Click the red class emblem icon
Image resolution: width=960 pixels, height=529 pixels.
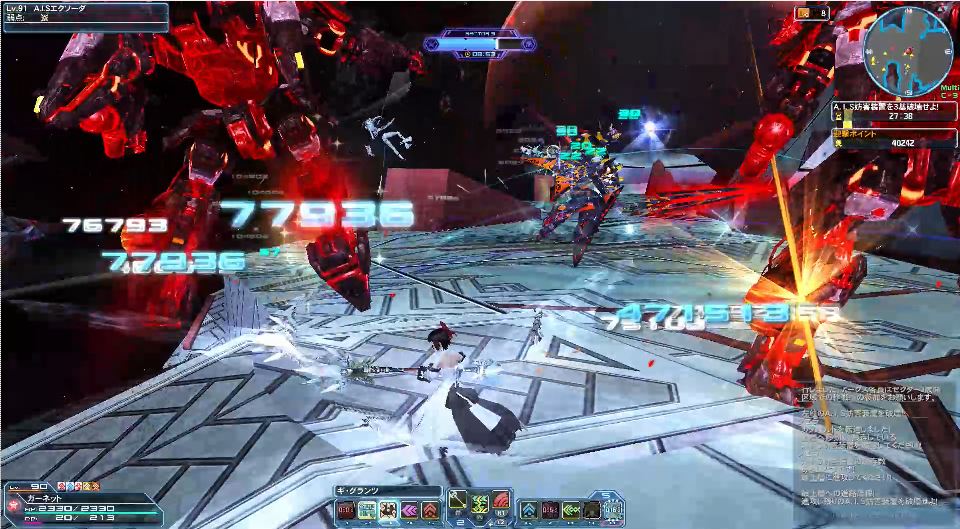[x=13, y=506]
